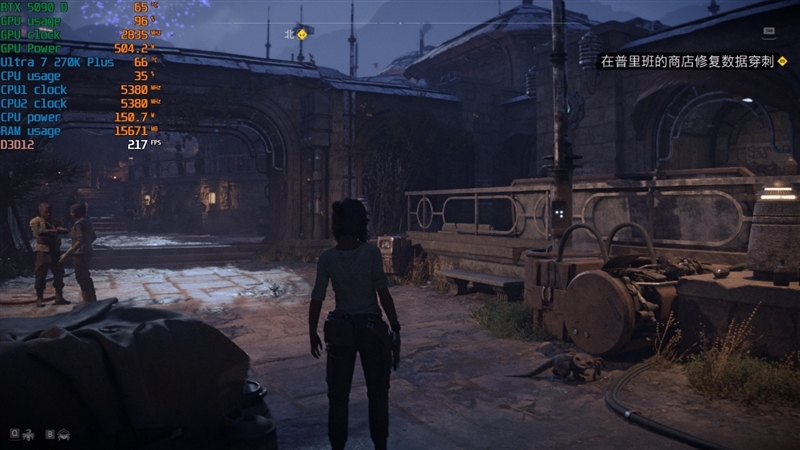800x450 pixels.
Task: Click the yellow quest marker on the compass
Action: tap(300, 32)
